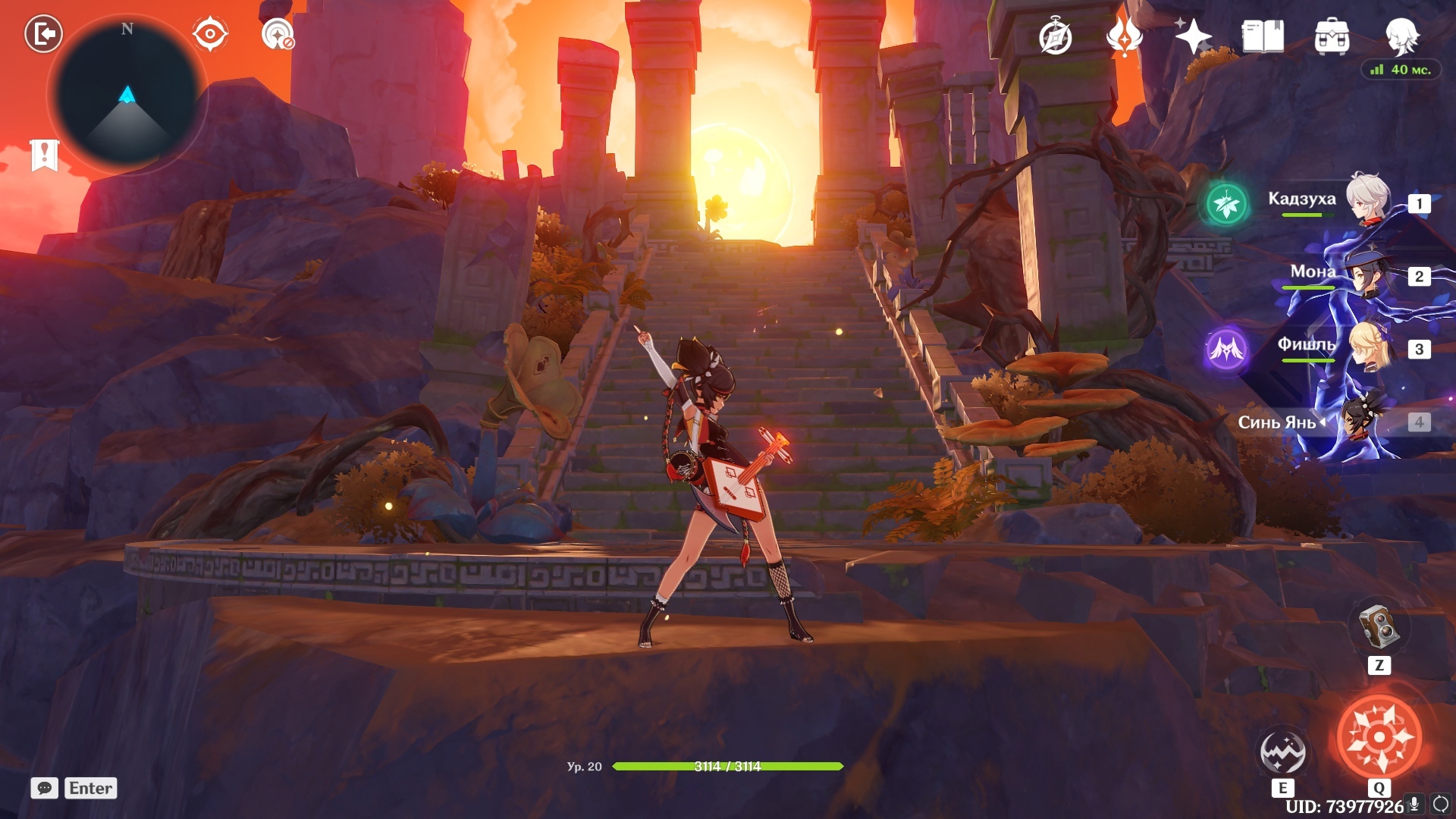Activate Kazuha's green anemo burst icon

[x=1226, y=203]
